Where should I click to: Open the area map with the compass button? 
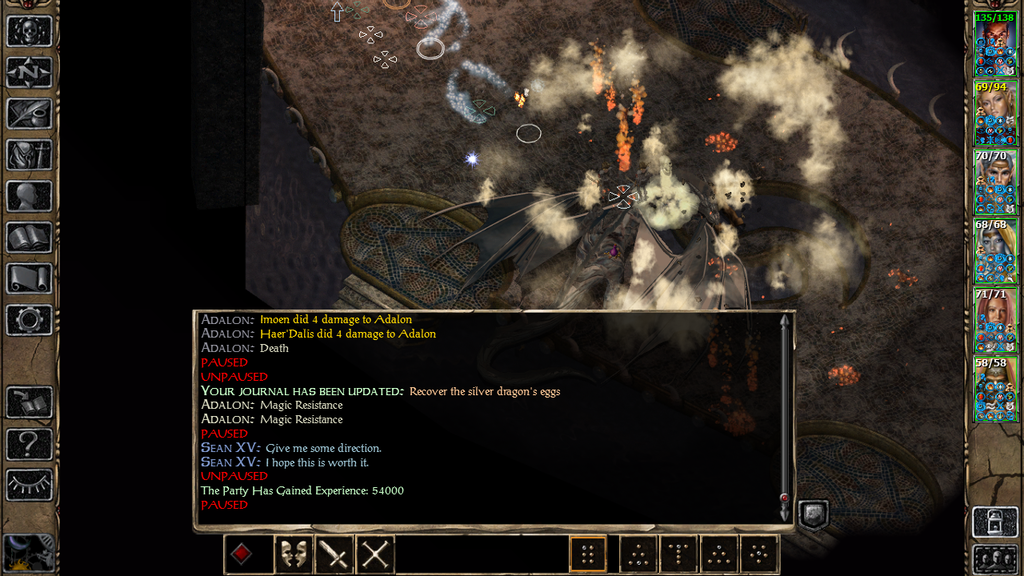pos(29,72)
